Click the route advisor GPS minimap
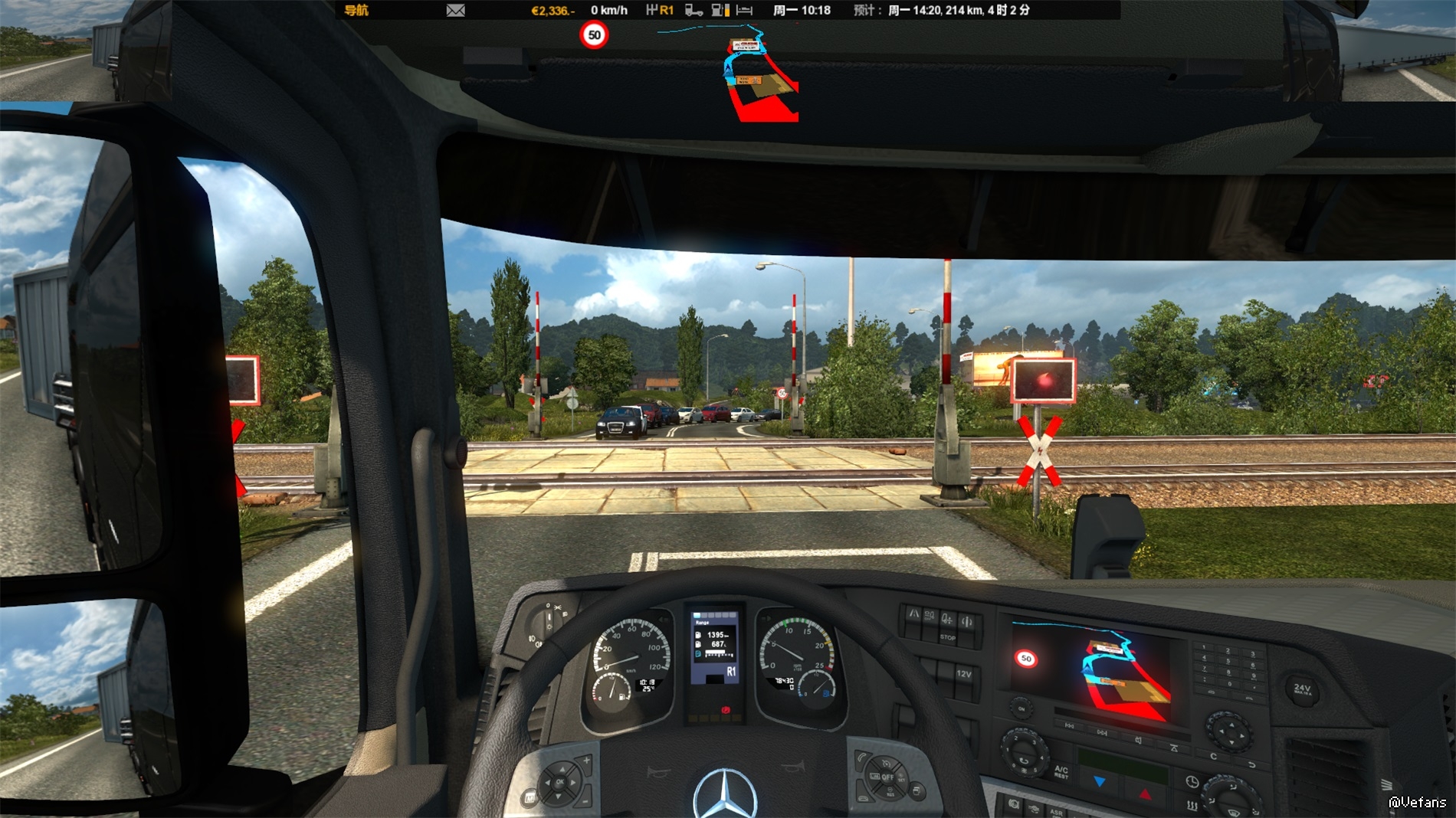Viewport: 1456px width, 818px height. click(x=755, y=73)
